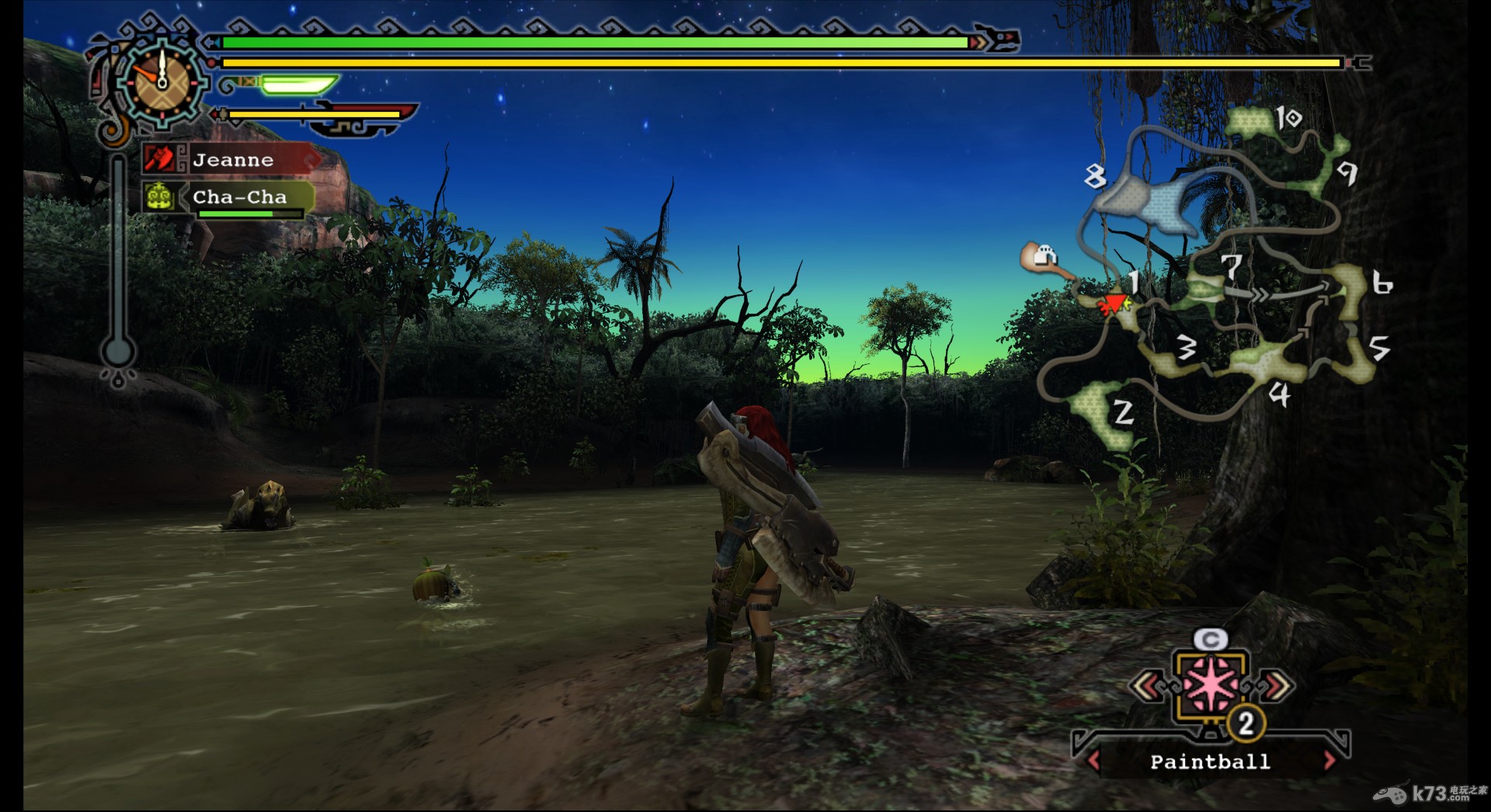Click Jeanne's player name tag

233,160
